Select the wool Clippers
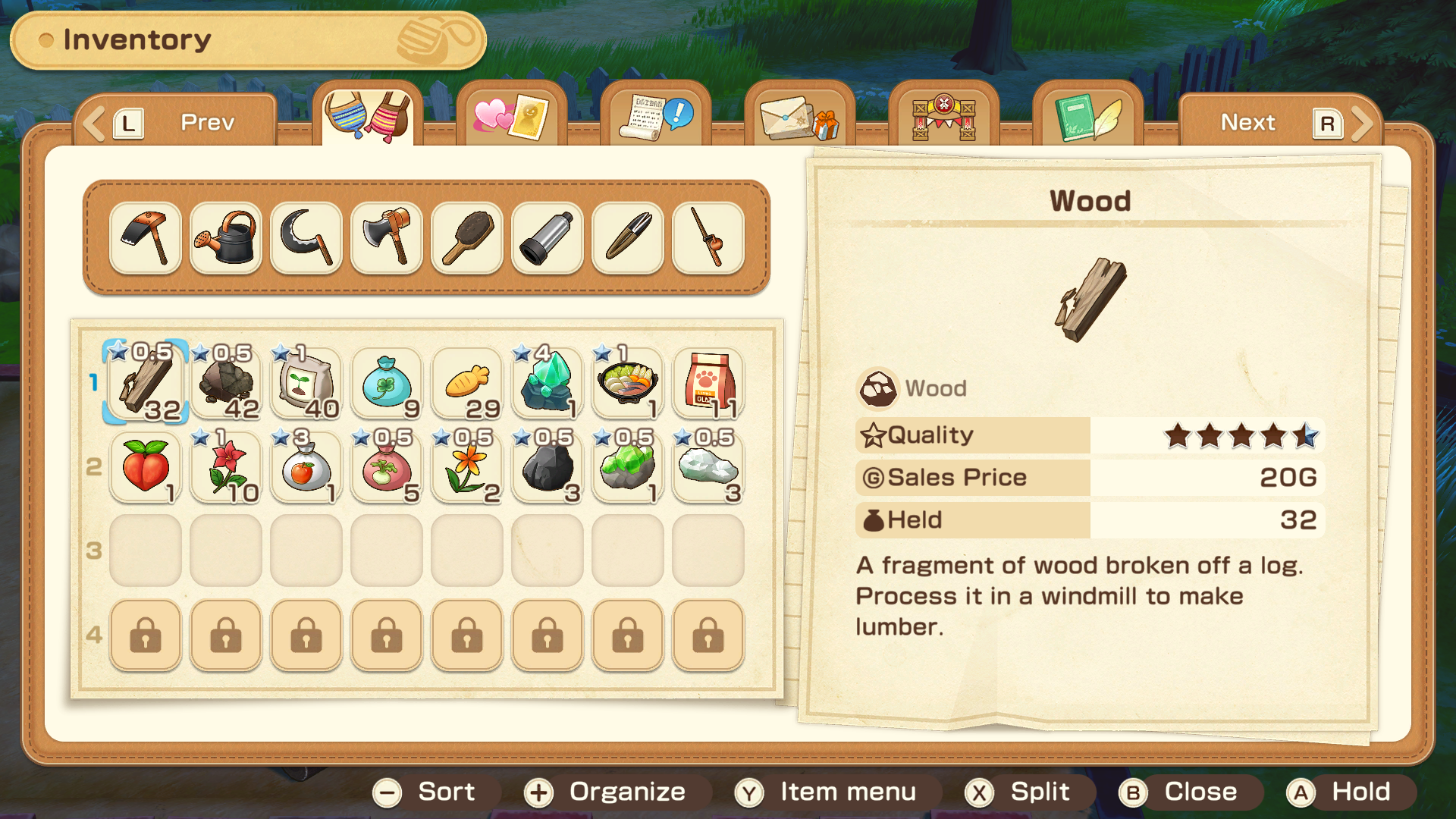The width and height of the screenshot is (1456, 819). coord(627,237)
